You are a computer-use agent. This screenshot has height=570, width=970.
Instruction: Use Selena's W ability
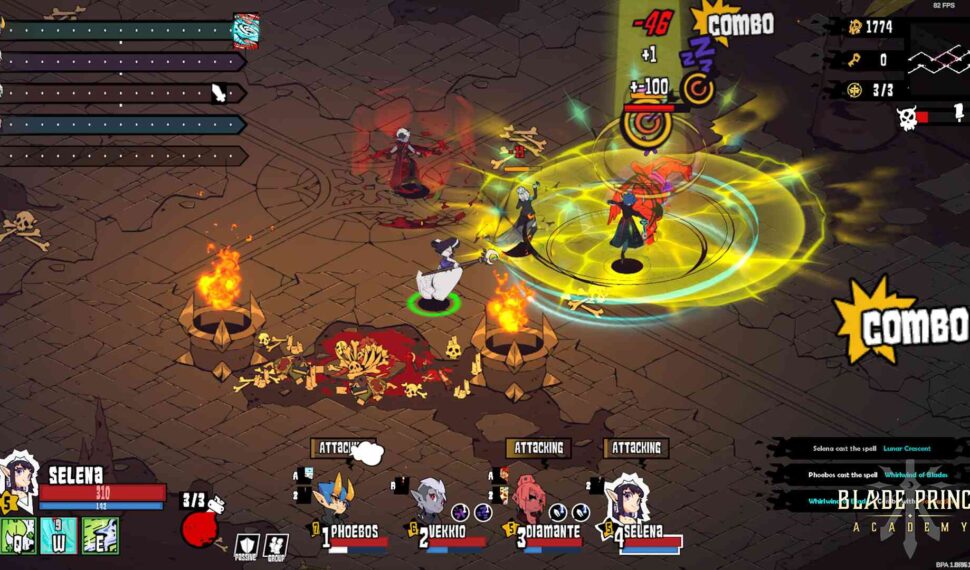click(60, 537)
